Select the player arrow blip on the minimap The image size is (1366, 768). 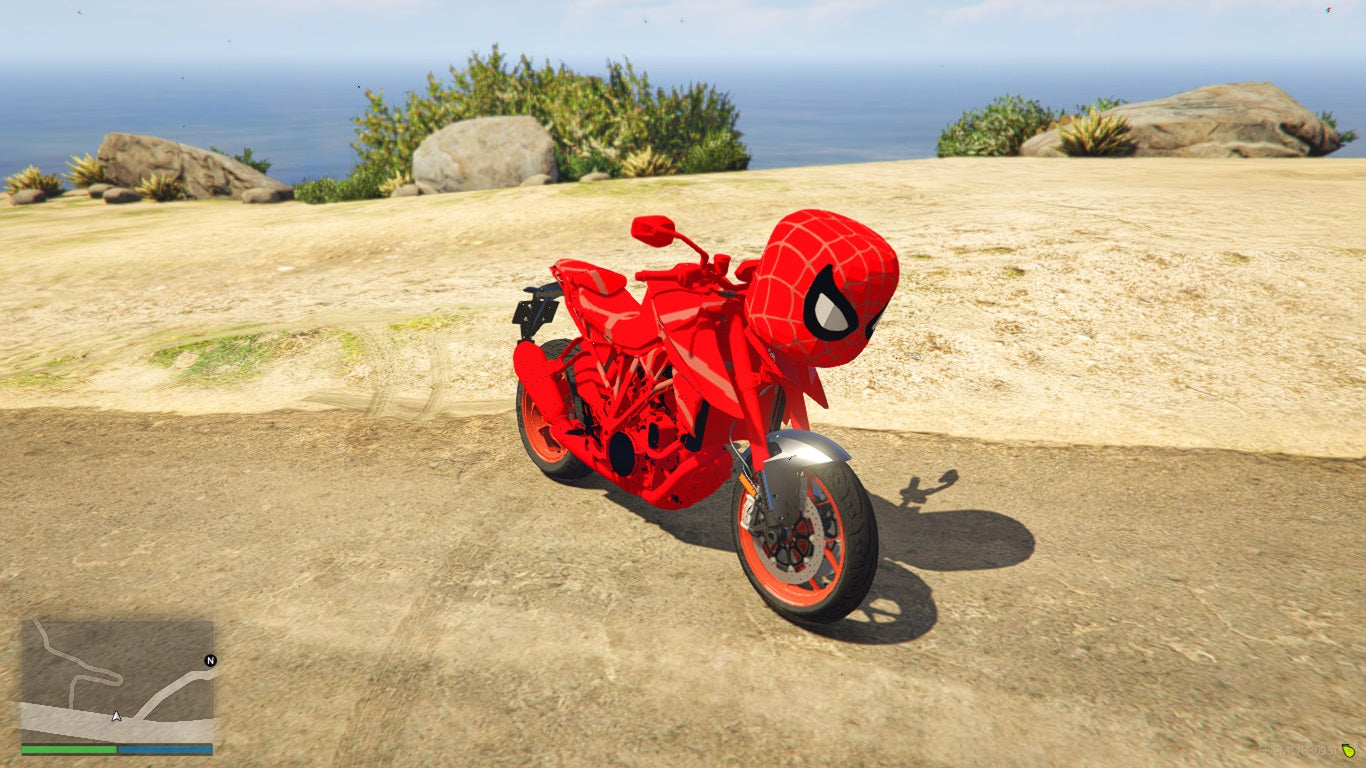(117, 715)
